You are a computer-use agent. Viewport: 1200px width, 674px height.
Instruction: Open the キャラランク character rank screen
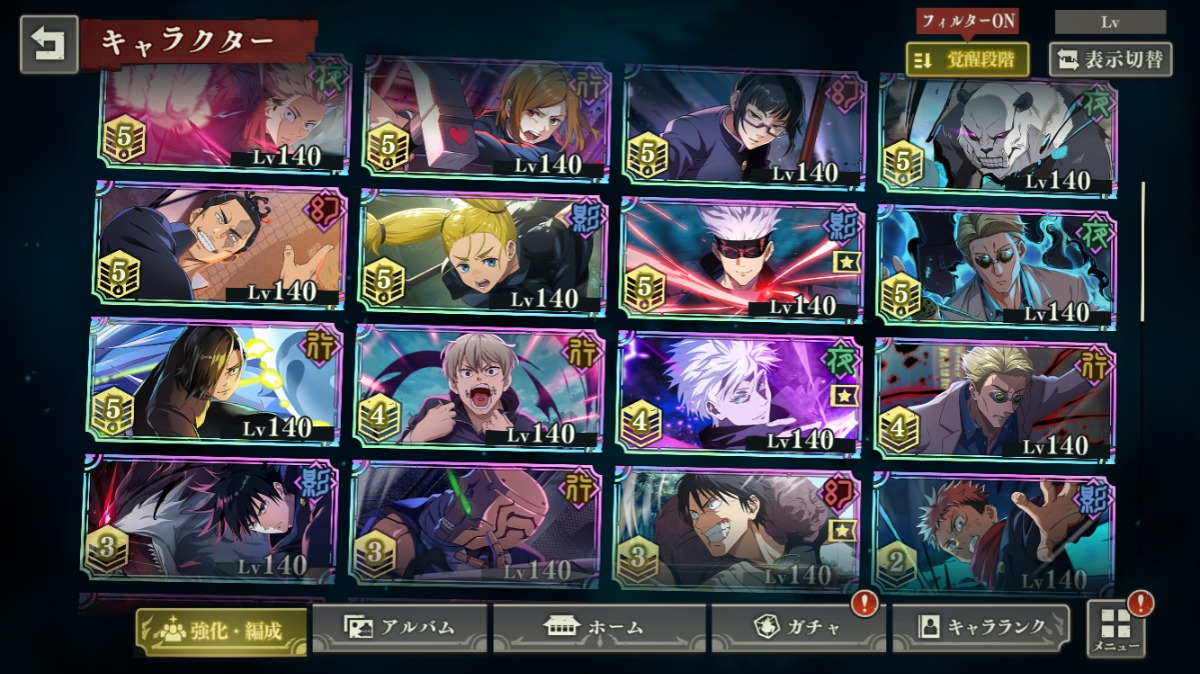coord(981,628)
